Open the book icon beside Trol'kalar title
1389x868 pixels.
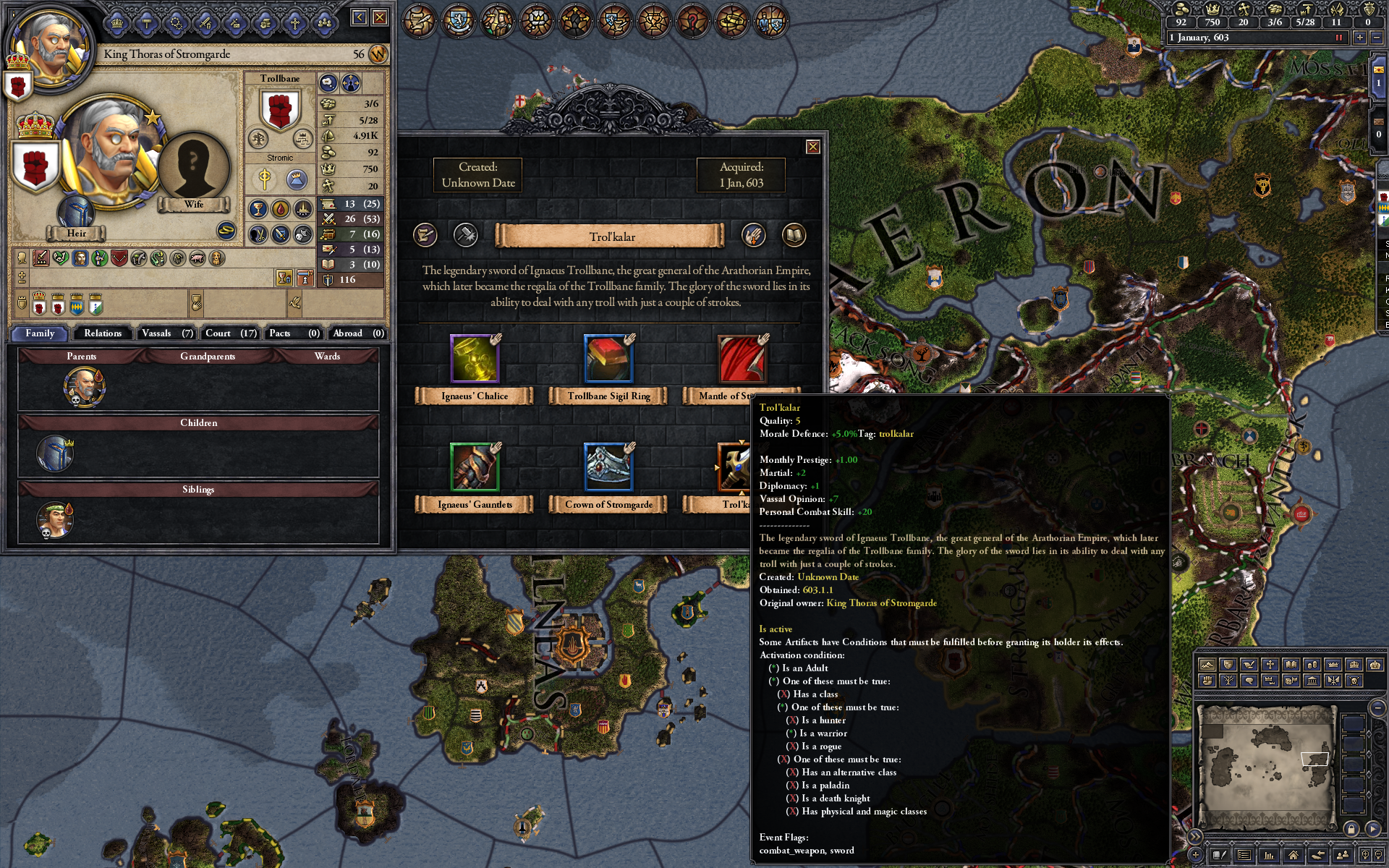pos(794,235)
